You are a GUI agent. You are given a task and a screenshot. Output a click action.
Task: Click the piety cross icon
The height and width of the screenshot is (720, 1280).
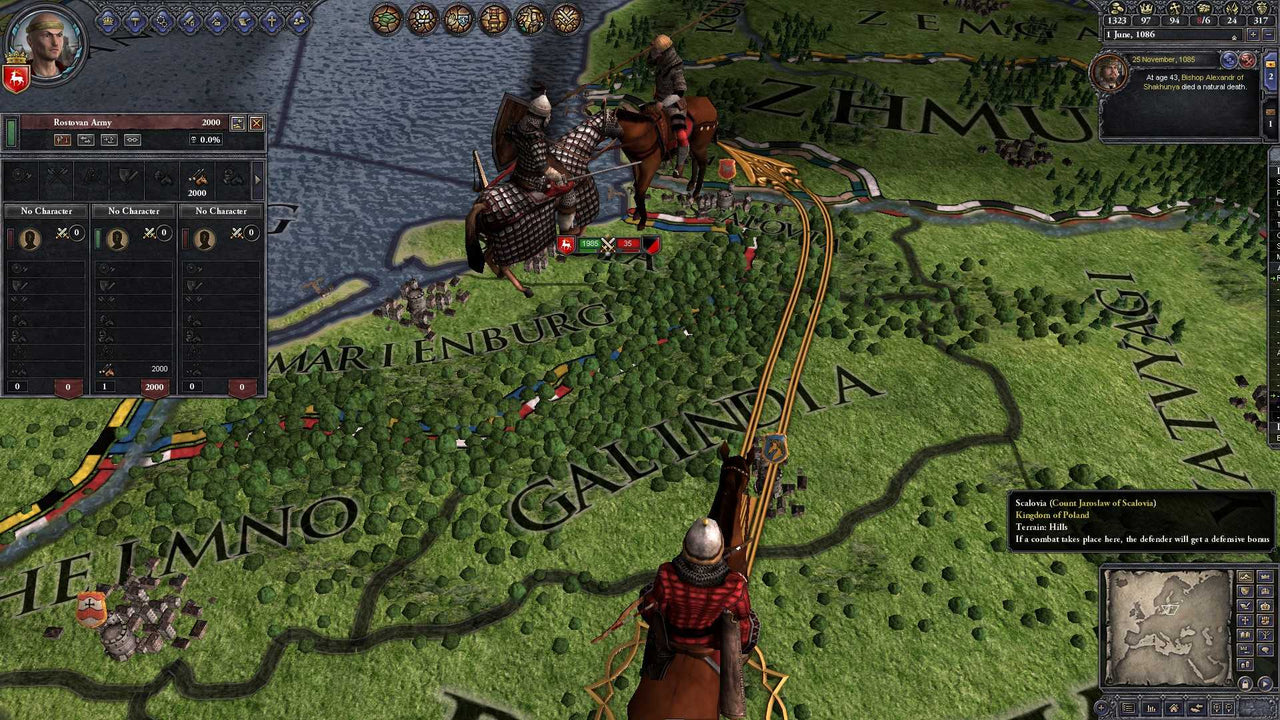[1175, 9]
